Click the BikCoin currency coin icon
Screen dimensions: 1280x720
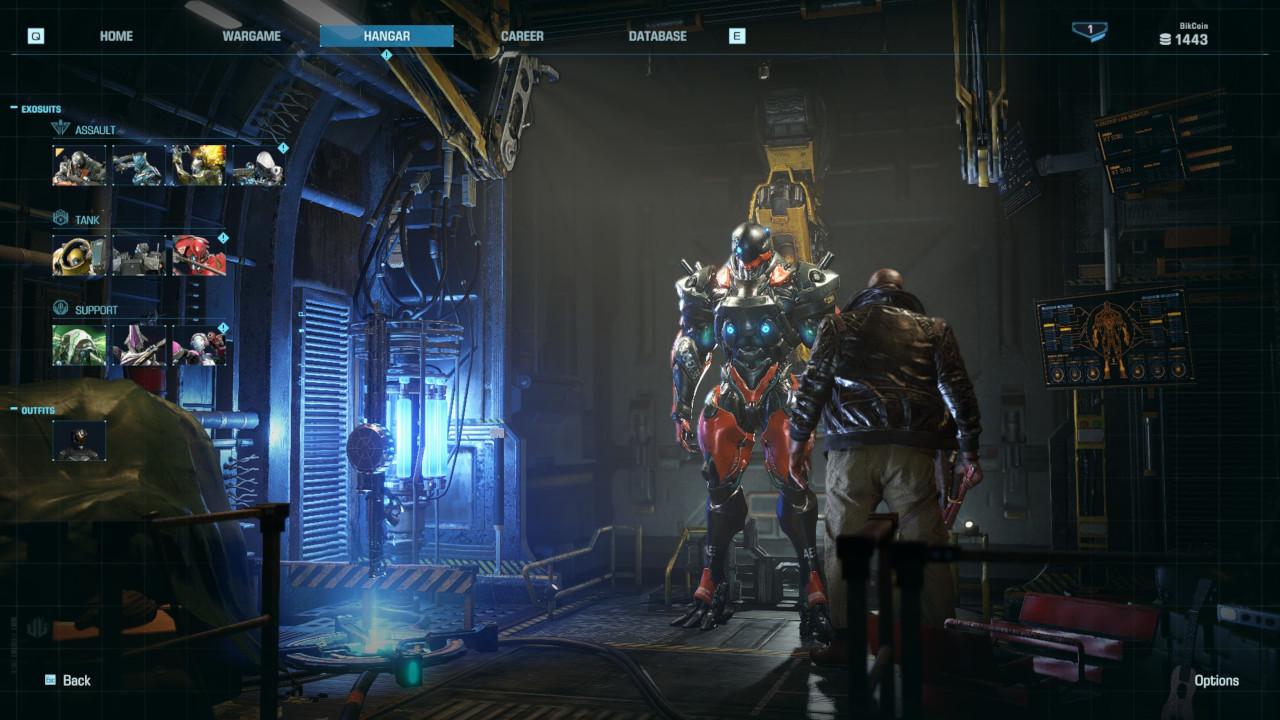pos(1162,40)
